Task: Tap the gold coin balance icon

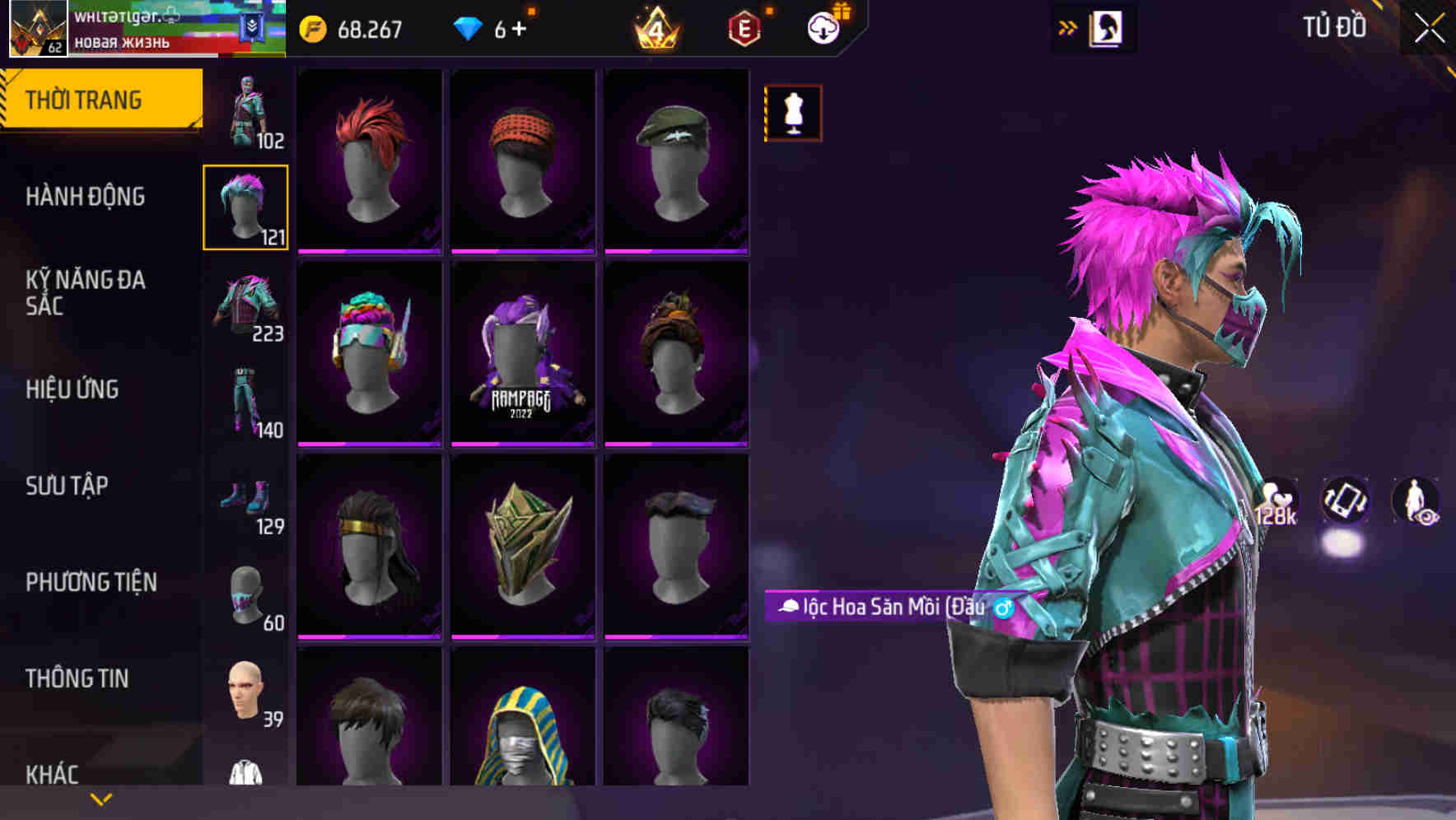Action: [x=313, y=27]
